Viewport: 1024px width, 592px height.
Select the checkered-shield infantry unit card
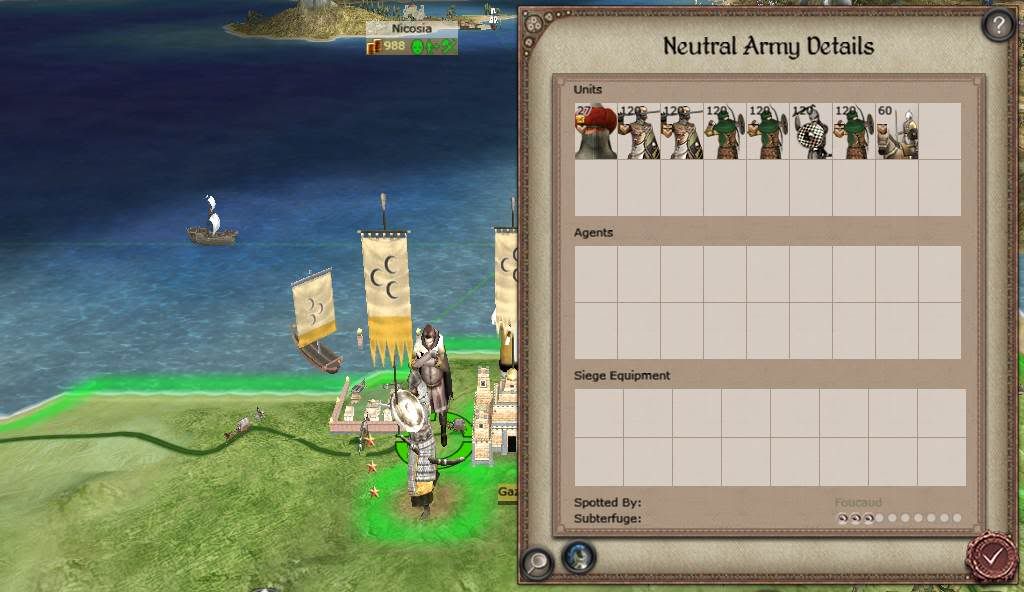pos(810,132)
